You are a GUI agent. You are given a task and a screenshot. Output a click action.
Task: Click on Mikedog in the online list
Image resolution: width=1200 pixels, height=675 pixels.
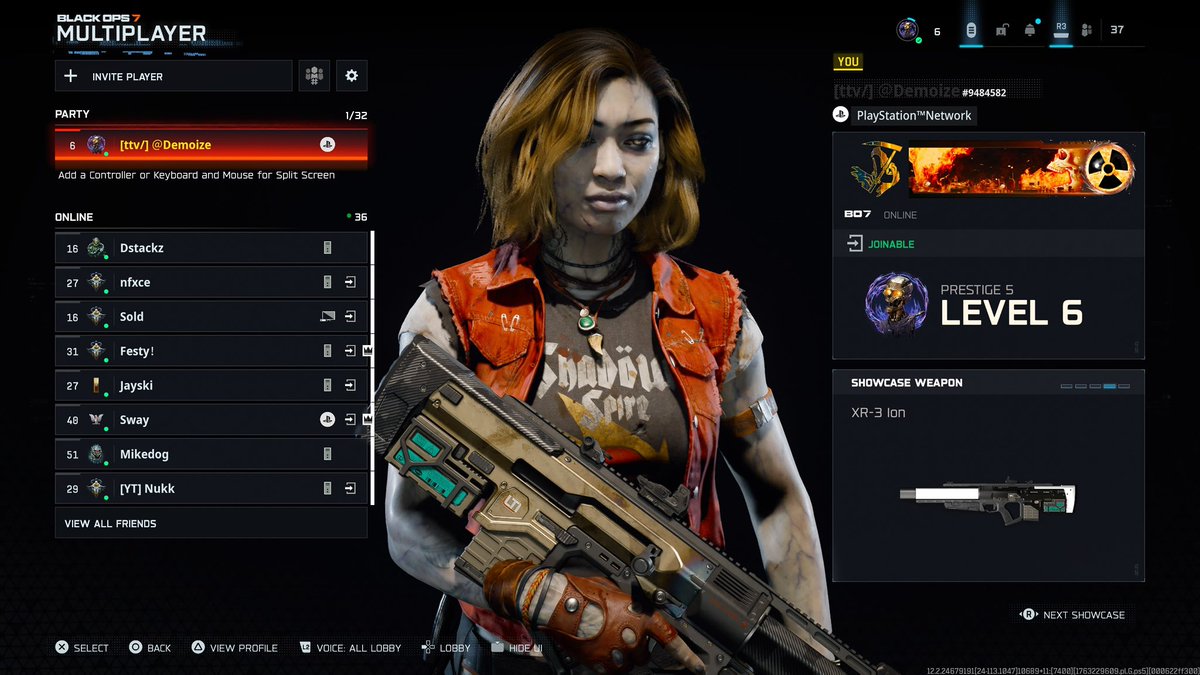(210, 454)
